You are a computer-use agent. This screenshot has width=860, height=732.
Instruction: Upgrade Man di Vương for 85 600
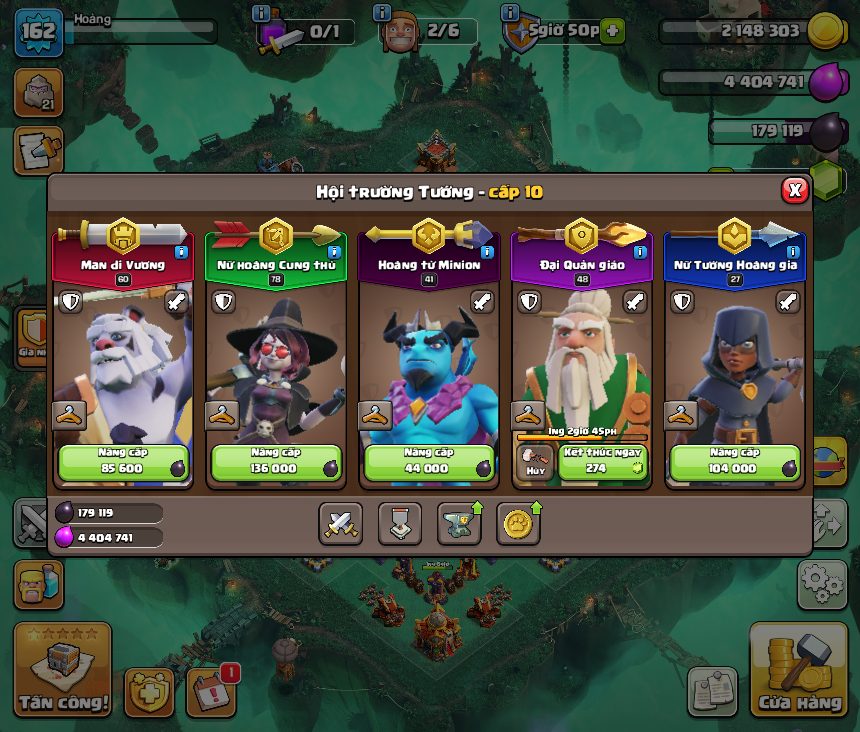pos(123,462)
